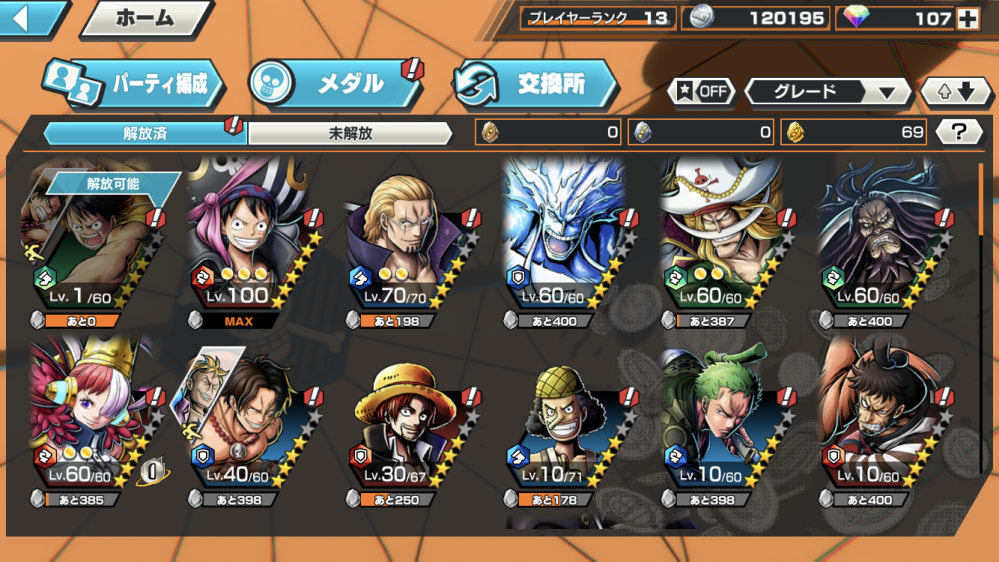This screenshot has height=562, width=999.
Task: Return to ホーム screen
Action: pyautogui.click(x=145, y=18)
